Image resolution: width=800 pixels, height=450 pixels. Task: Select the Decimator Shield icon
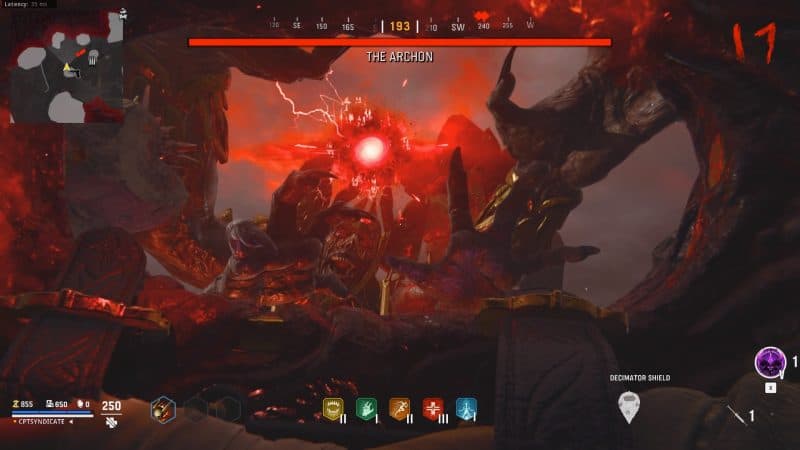pos(628,405)
